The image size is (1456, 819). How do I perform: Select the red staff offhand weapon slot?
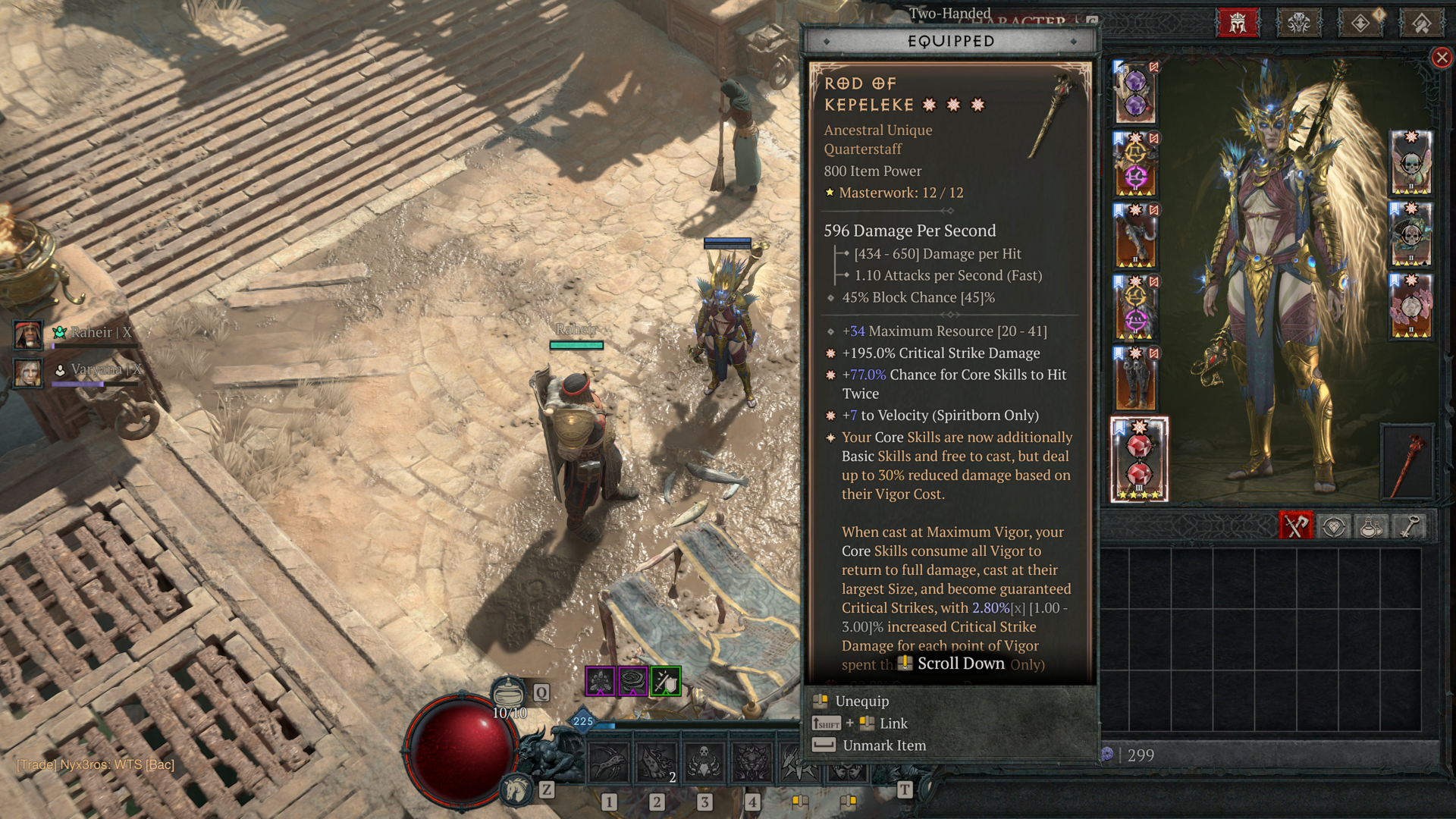[1407, 461]
